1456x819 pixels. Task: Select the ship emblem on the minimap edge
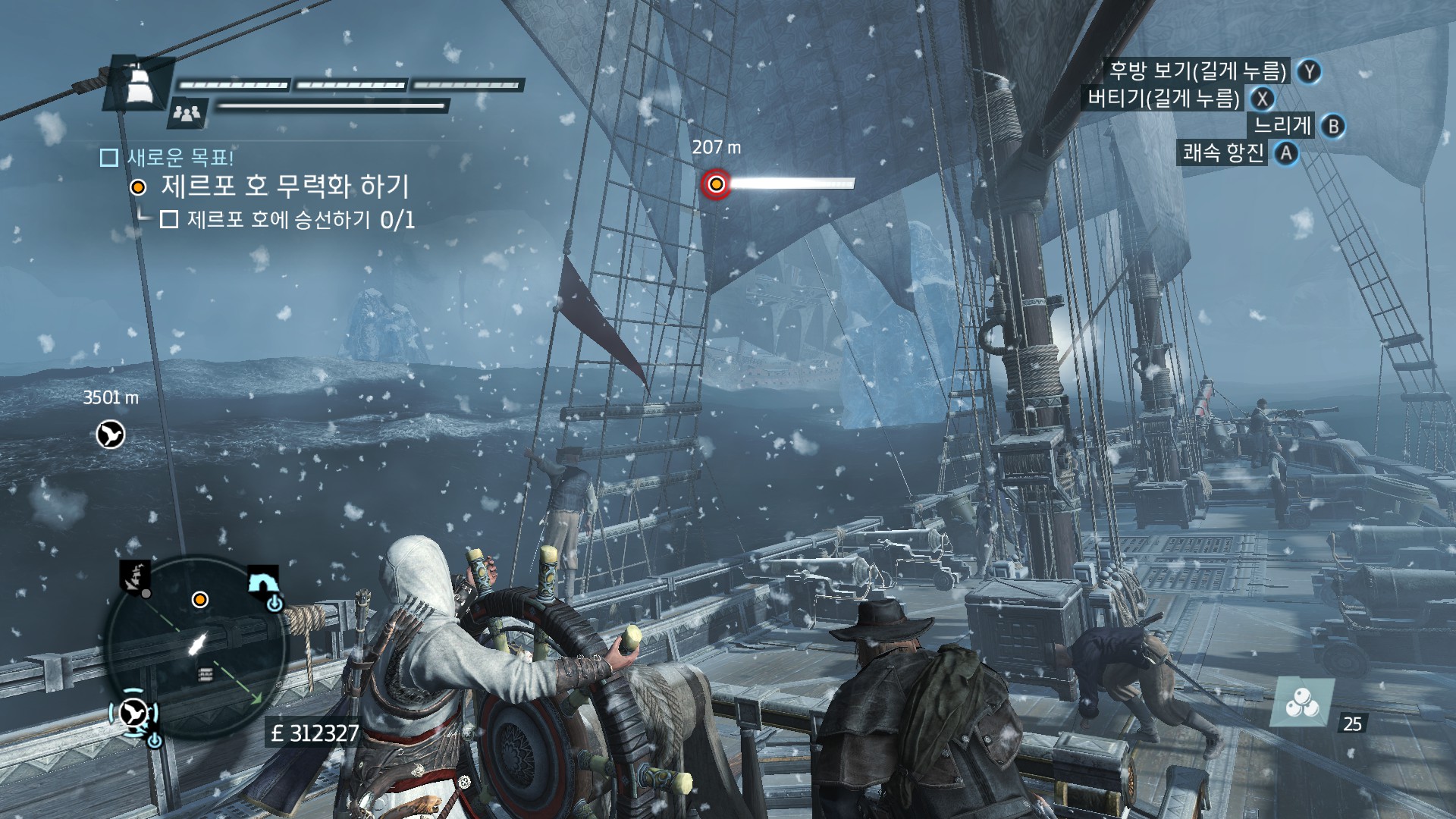pos(135,578)
